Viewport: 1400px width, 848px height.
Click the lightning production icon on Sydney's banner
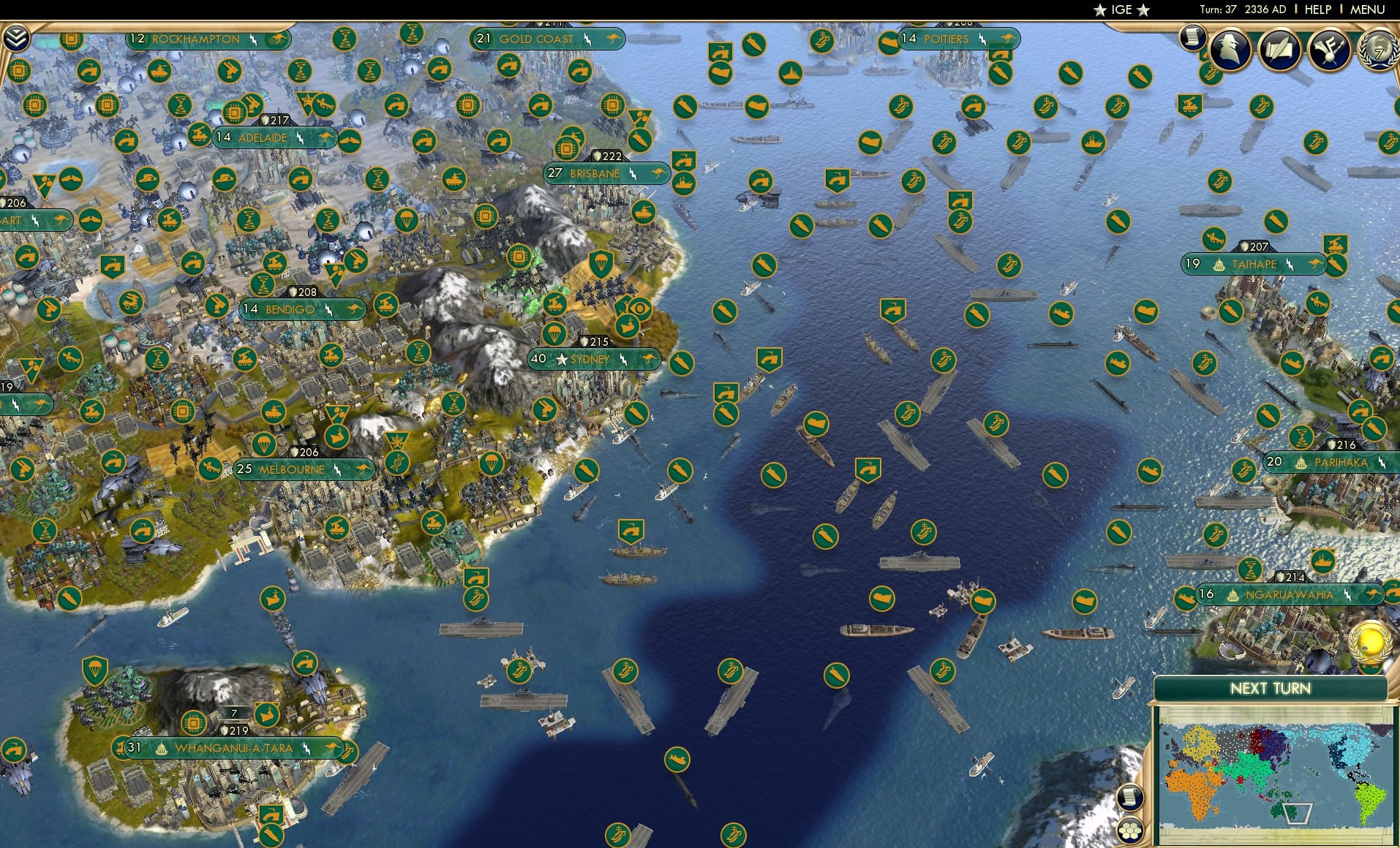(x=623, y=360)
